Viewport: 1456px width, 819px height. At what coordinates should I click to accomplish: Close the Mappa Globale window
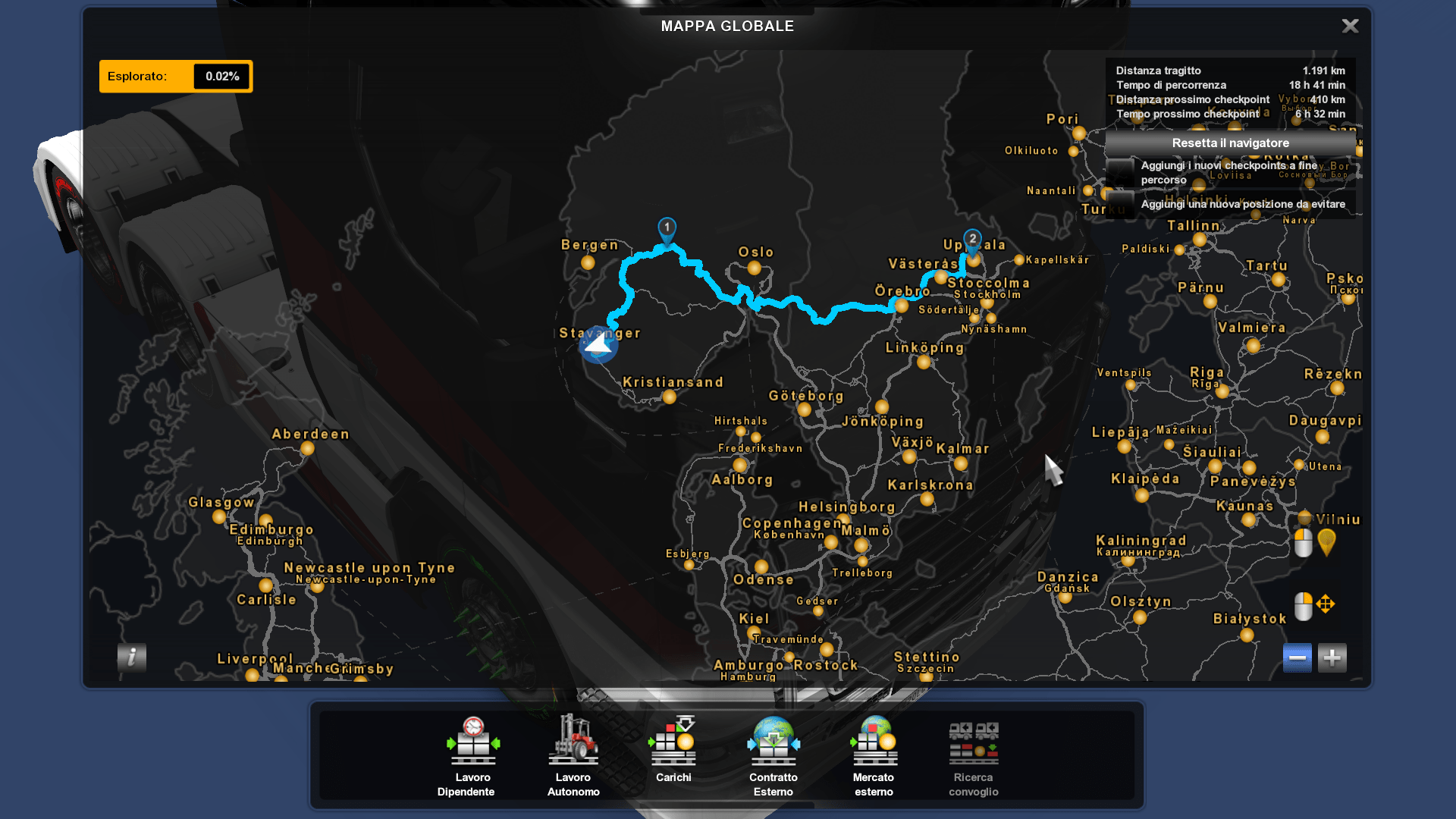pos(1350,26)
